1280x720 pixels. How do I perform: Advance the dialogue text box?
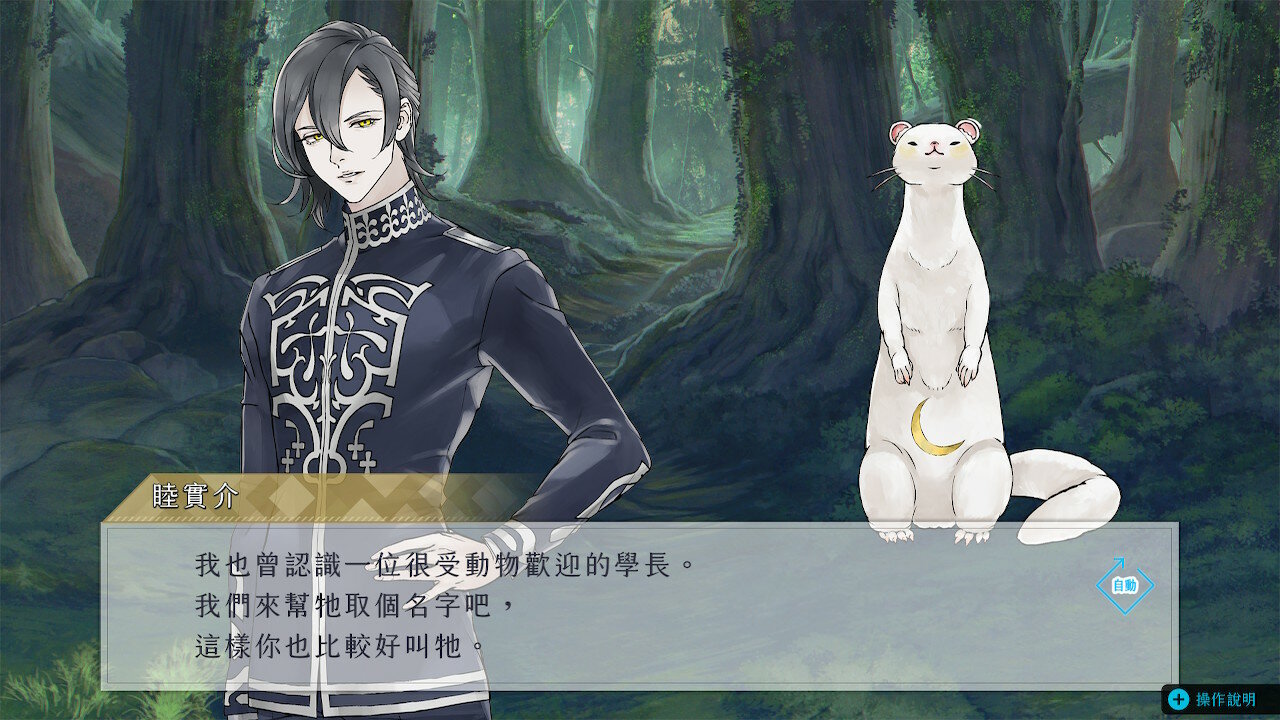[x=640, y=605]
